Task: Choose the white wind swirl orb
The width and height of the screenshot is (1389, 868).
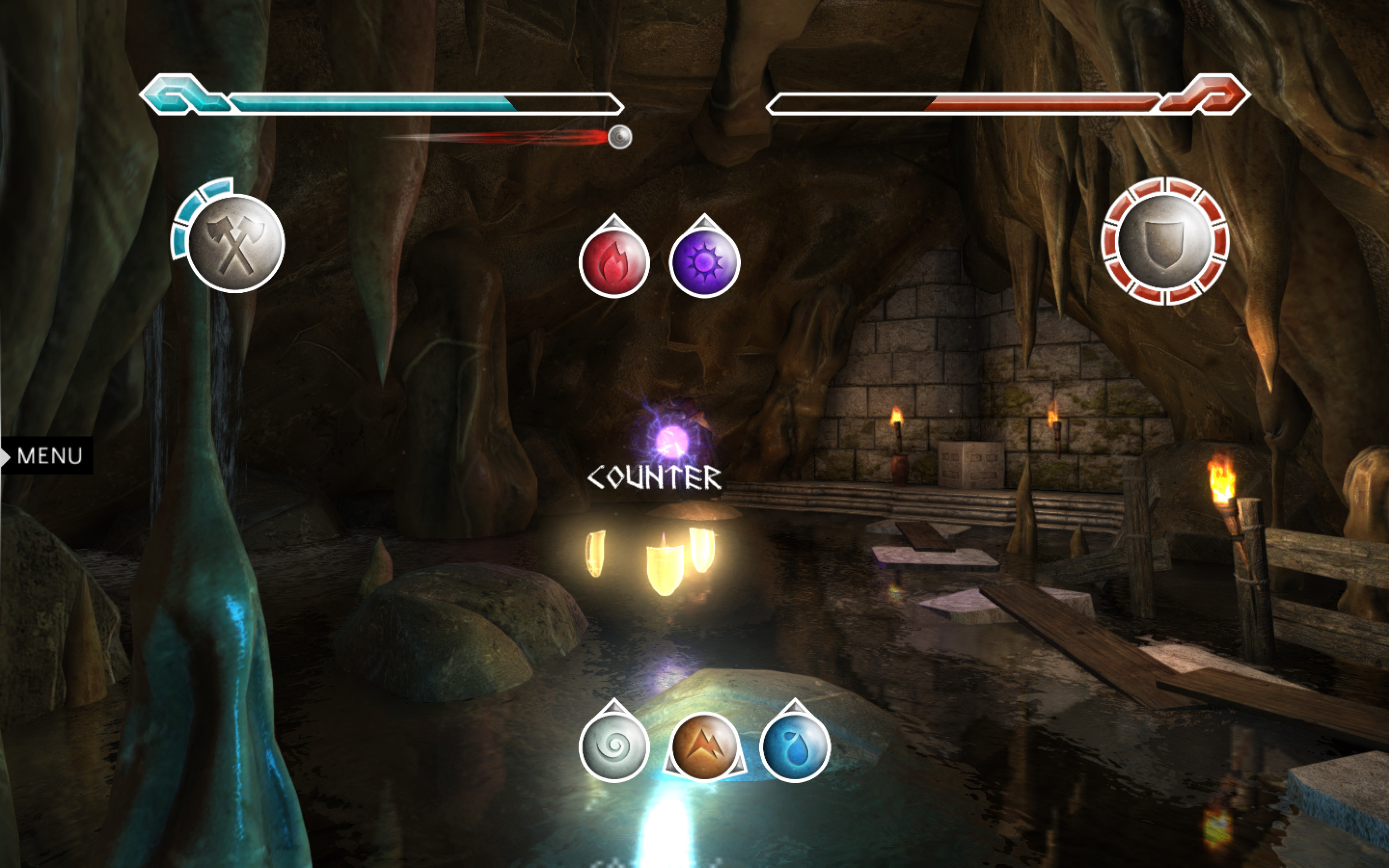Action: [614, 747]
